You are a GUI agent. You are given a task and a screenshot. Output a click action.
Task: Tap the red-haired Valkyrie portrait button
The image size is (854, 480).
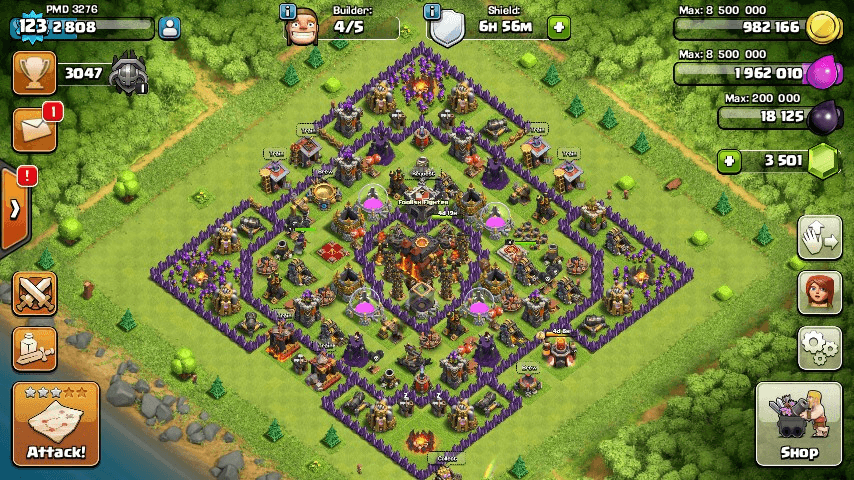pyautogui.click(x=819, y=291)
